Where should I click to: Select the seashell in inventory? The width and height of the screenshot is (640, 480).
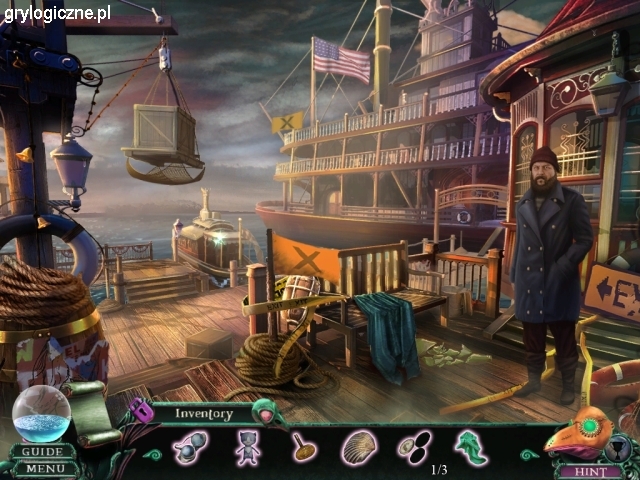click(359, 447)
